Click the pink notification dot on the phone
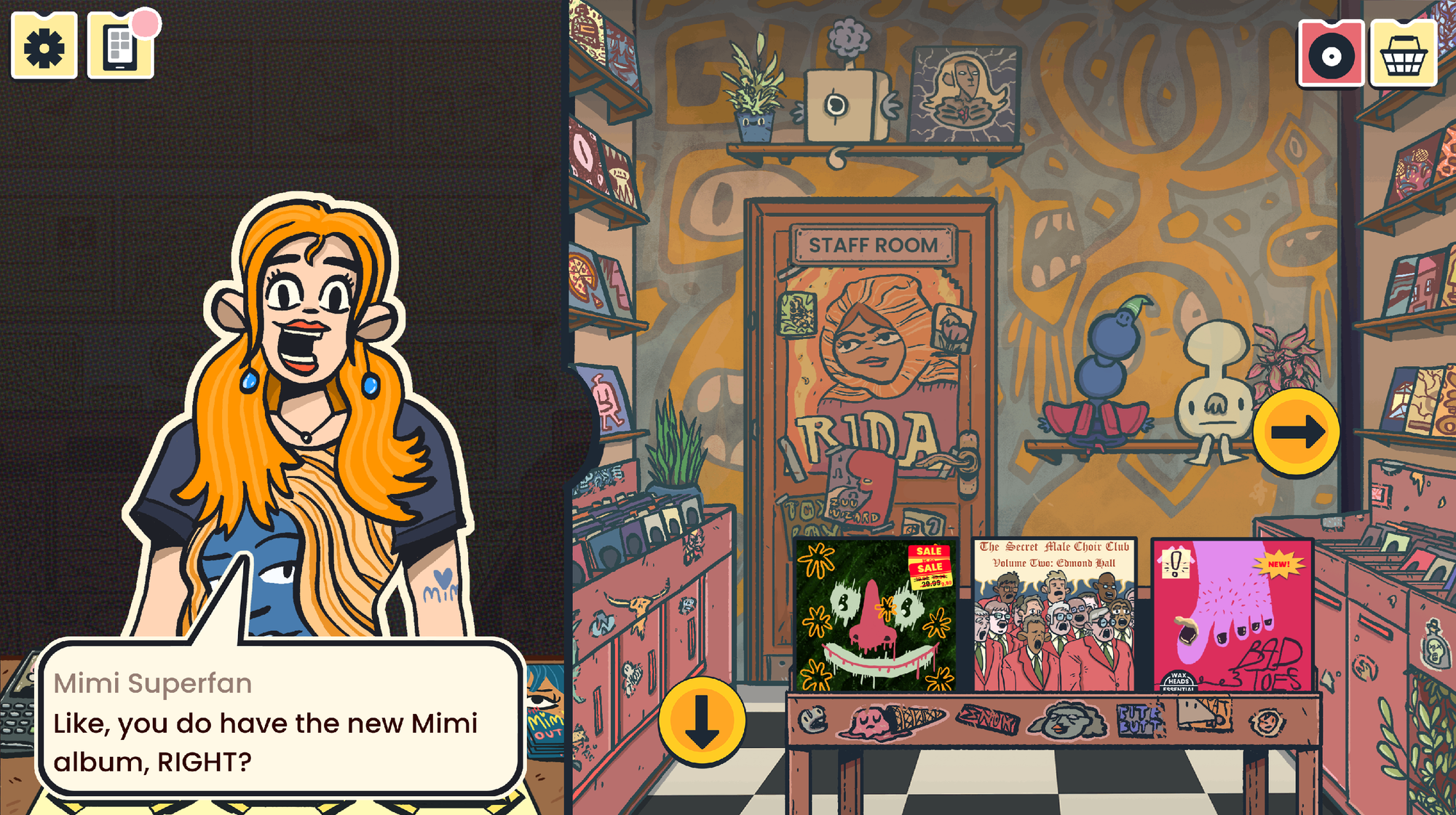This screenshot has height=815, width=1456. (x=145, y=24)
